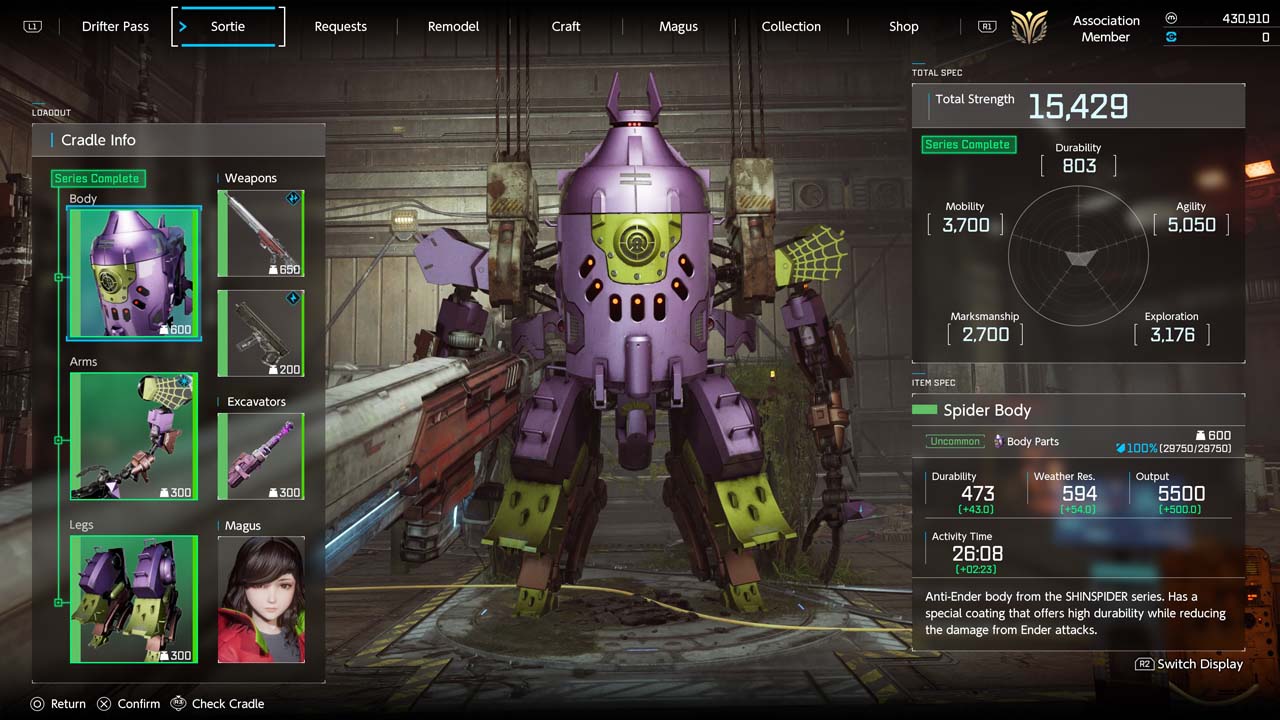Click the Association Member rank emblem
The image size is (1280, 720).
[1029, 27]
